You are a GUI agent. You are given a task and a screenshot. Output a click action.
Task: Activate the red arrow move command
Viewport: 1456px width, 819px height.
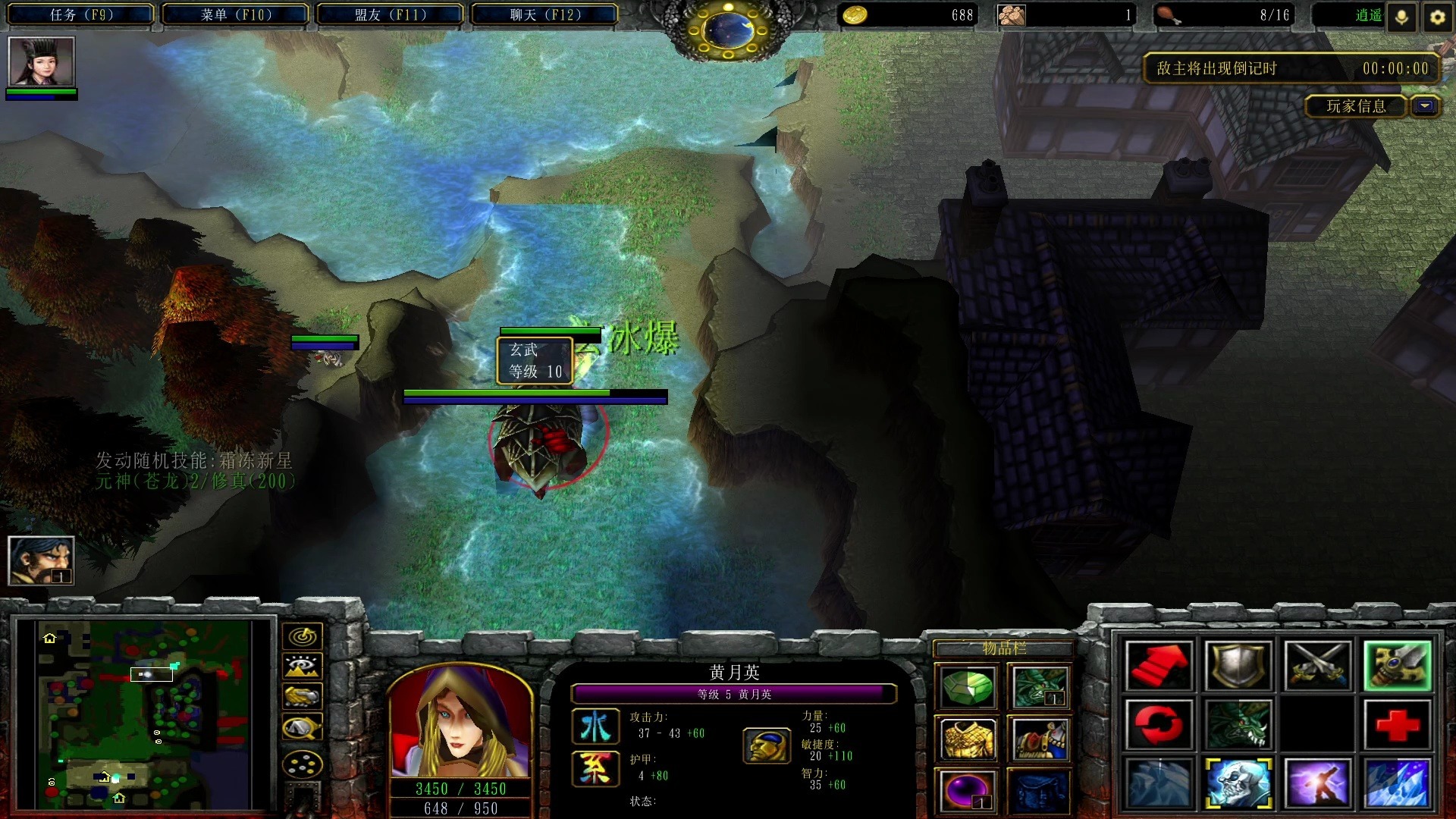(1159, 665)
